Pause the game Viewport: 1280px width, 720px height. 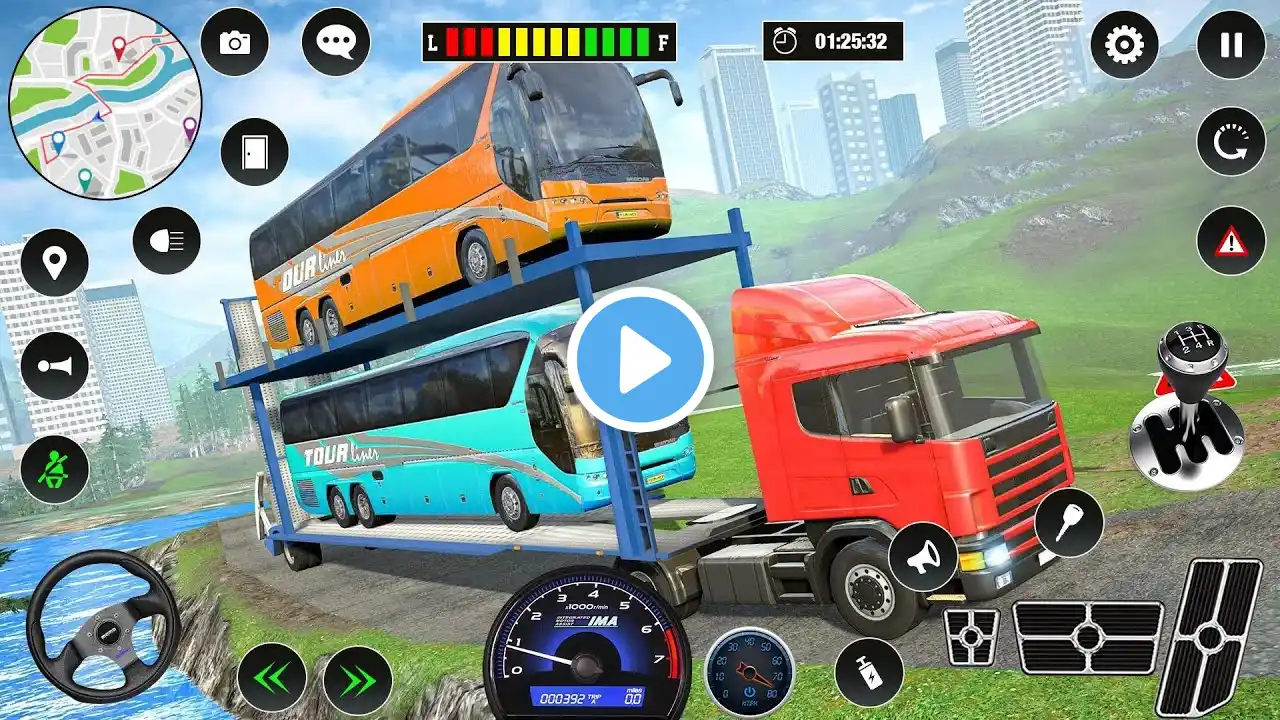coord(1230,45)
